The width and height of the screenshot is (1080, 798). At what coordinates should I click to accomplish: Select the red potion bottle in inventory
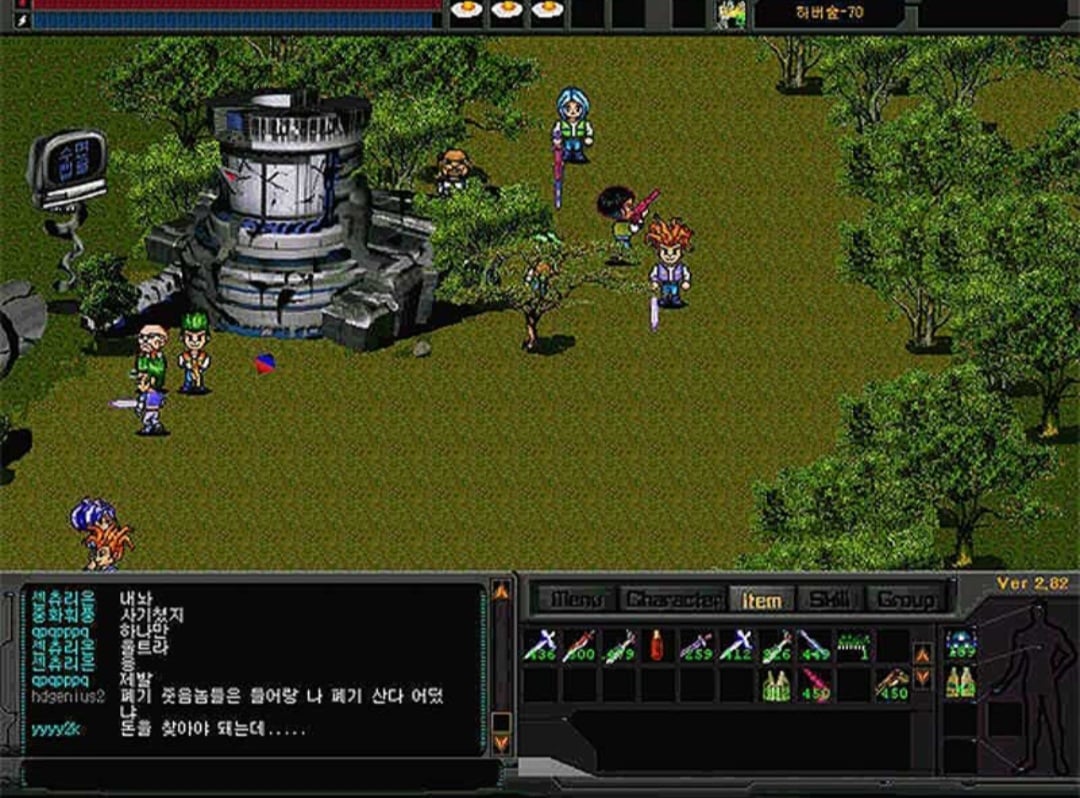[x=657, y=645]
